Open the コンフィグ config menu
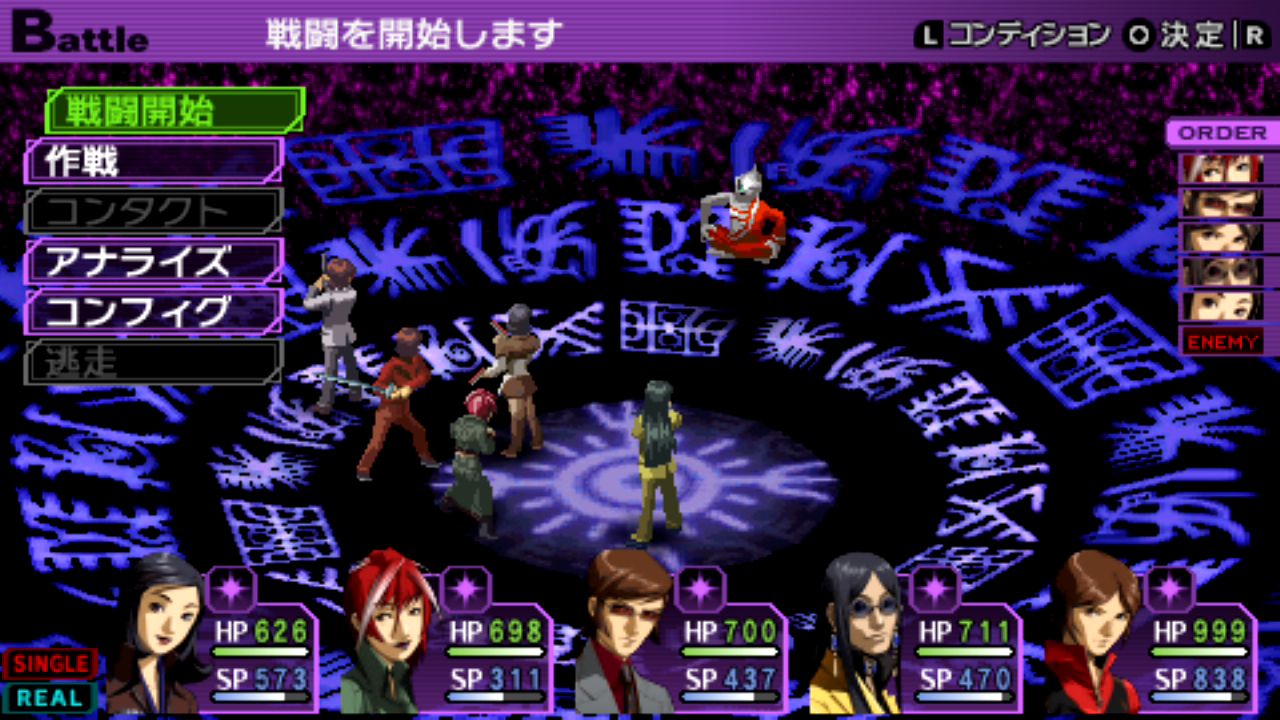Image resolution: width=1280 pixels, height=720 pixels. (153, 311)
